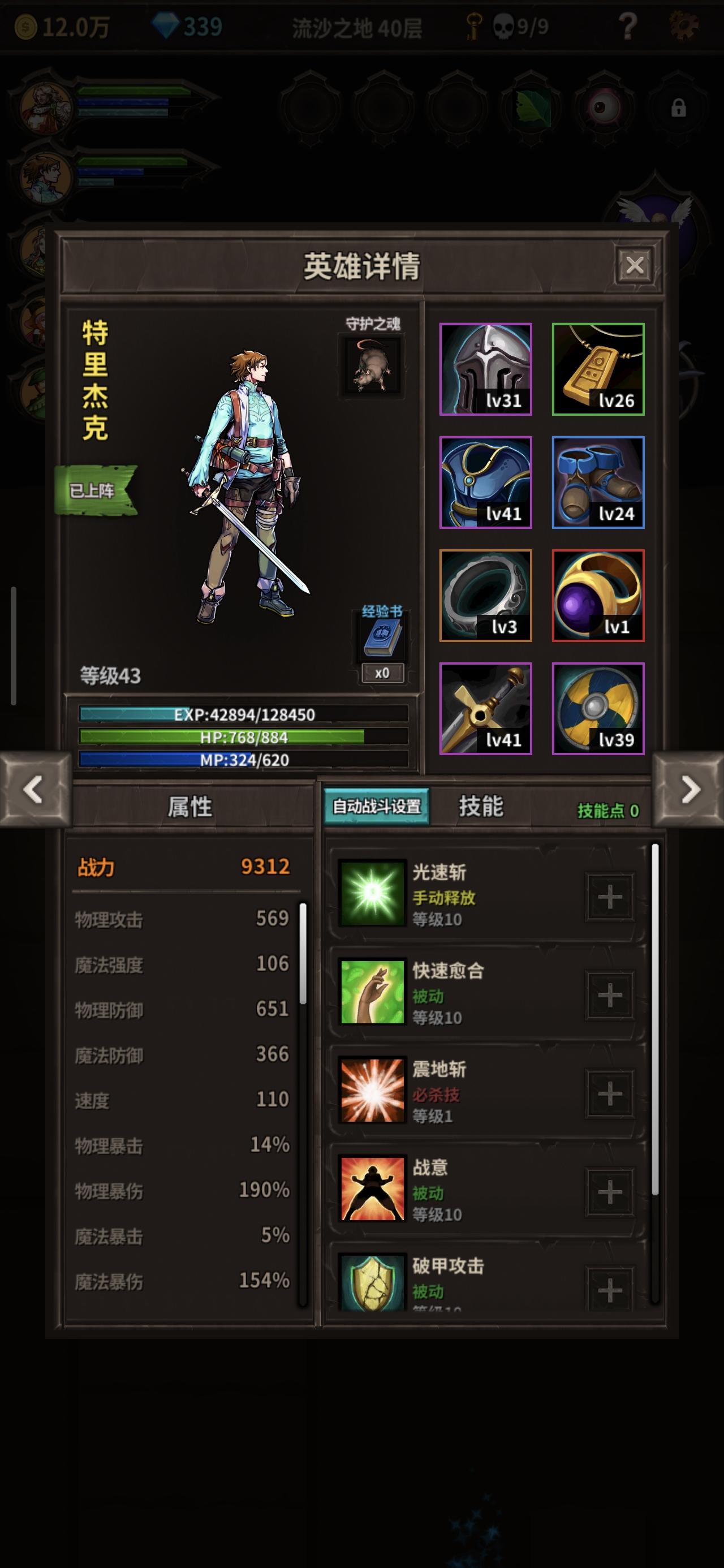
Task: Select the lv1 purple gem ring
Action: (597, 595)
